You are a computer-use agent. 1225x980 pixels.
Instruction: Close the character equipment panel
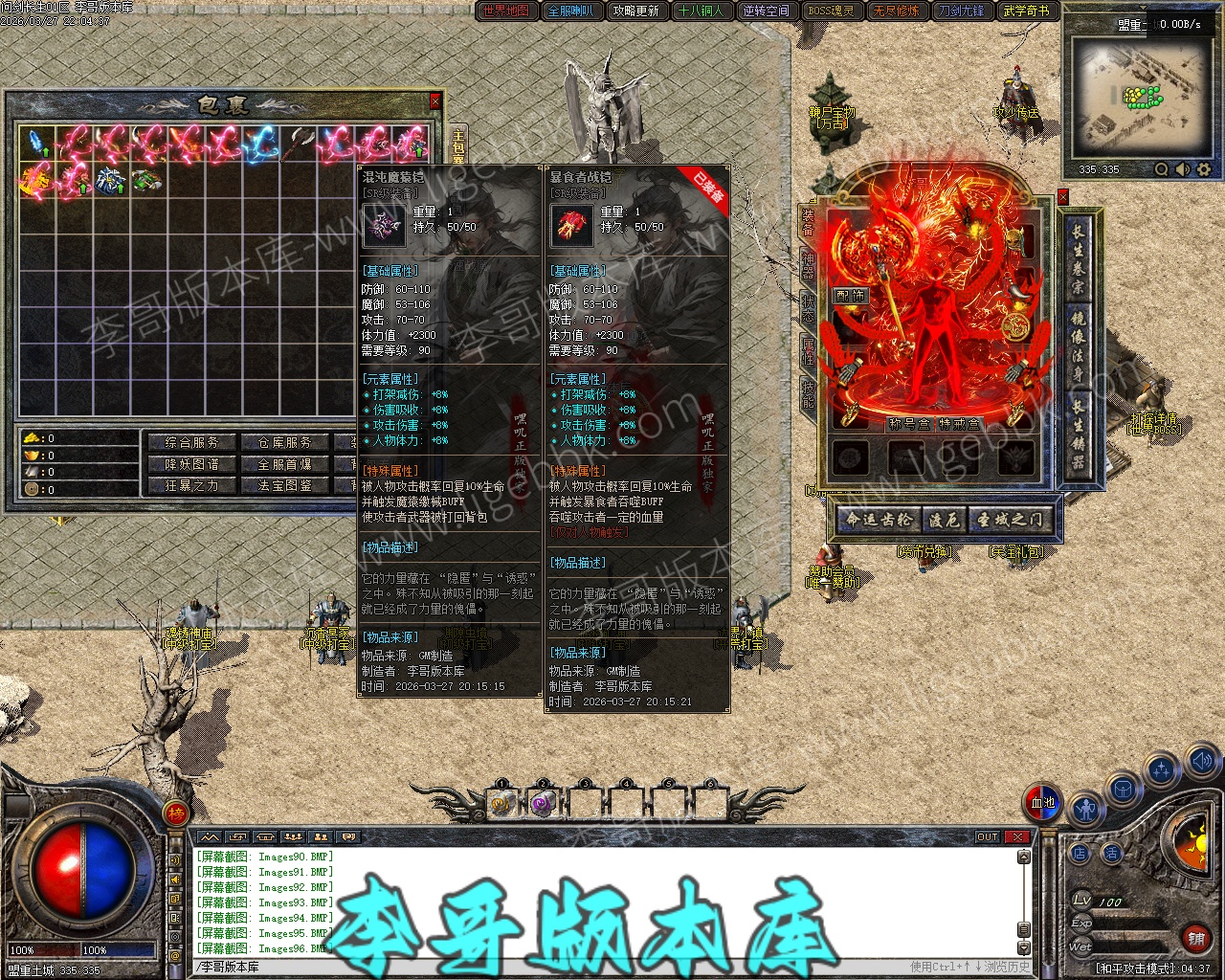tap(1062, 197)
